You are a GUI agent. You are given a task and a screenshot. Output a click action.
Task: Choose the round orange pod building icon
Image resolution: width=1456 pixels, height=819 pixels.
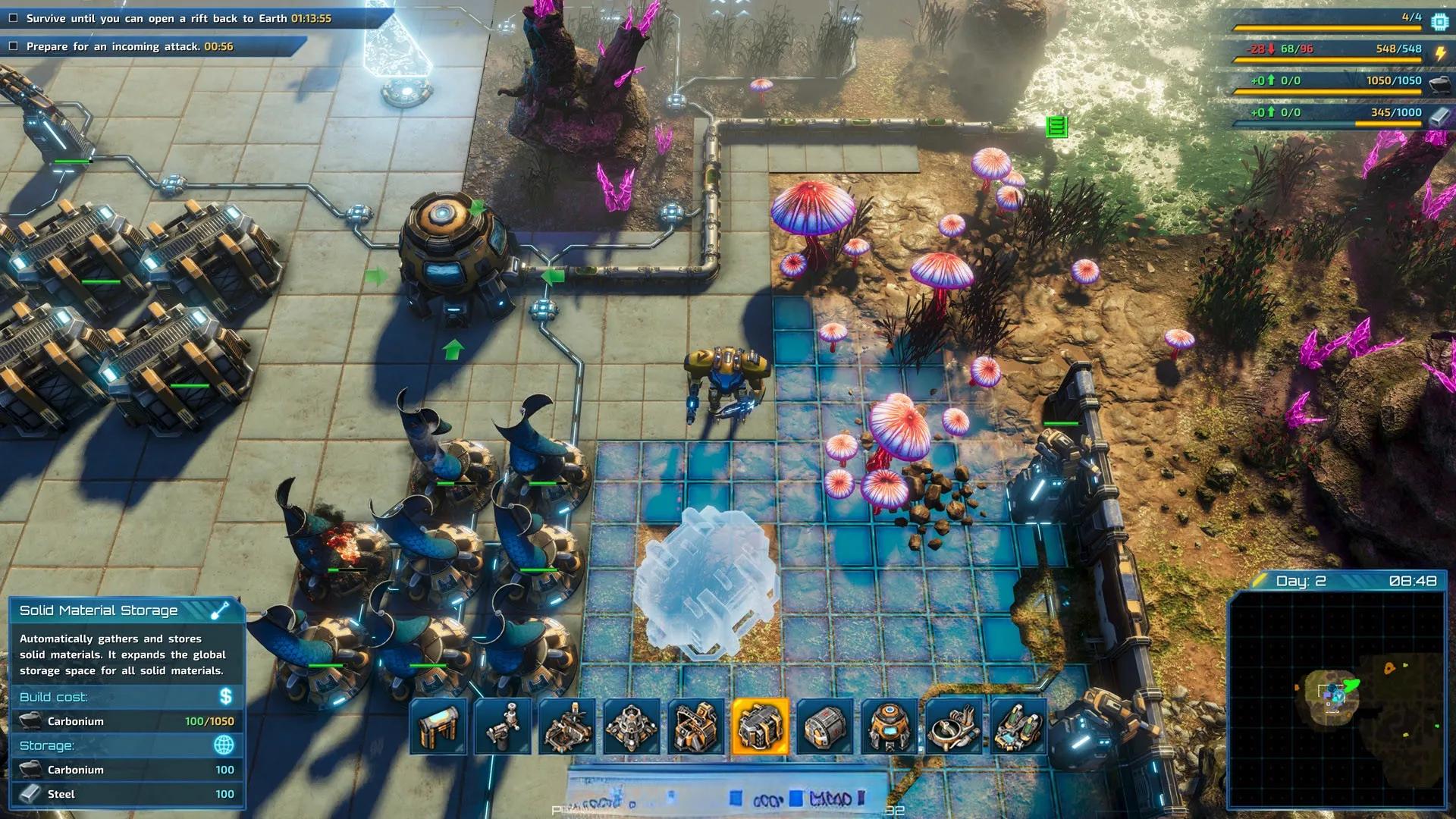(x=890, y=726)
